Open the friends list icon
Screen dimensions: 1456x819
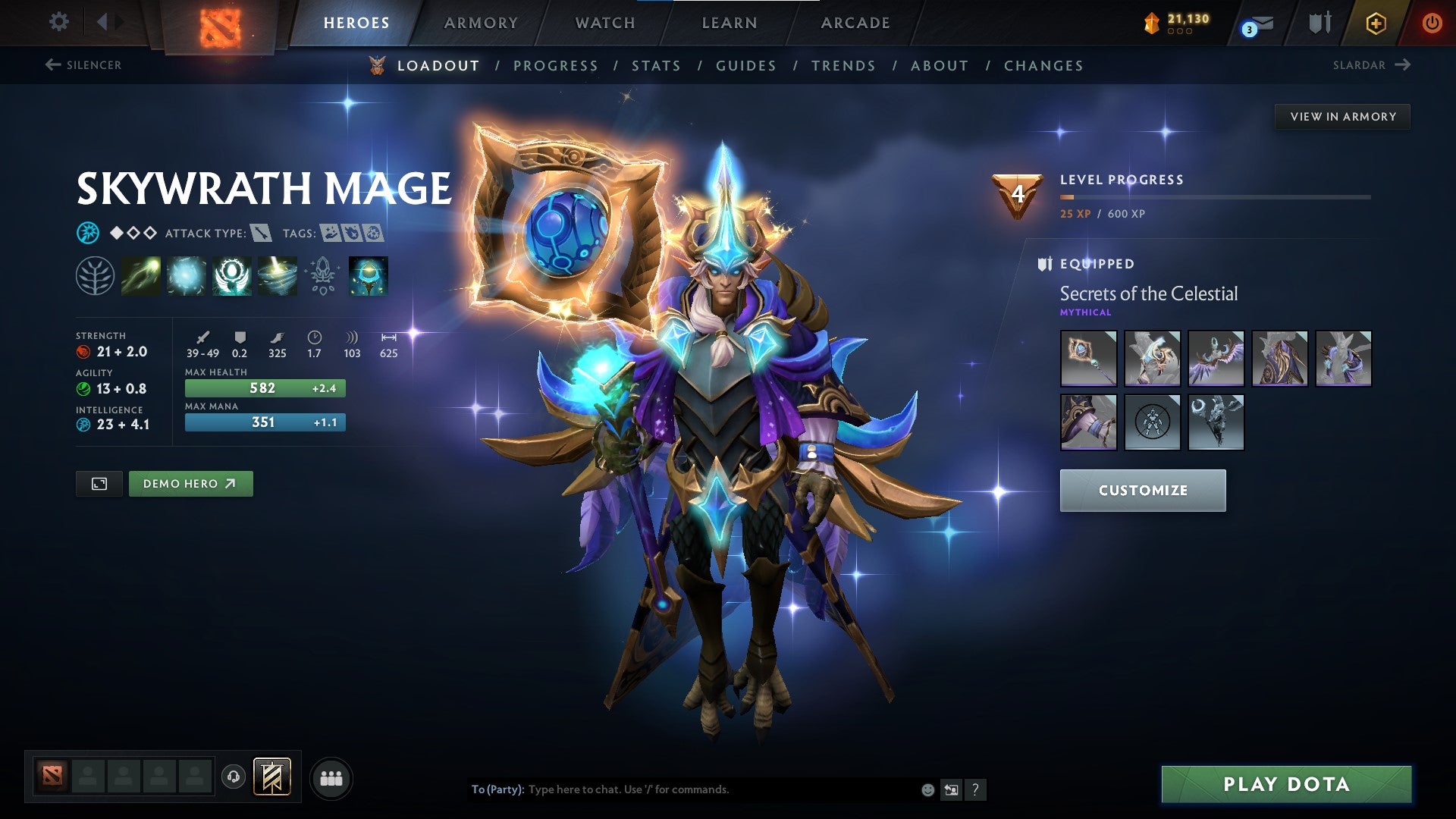329,777
